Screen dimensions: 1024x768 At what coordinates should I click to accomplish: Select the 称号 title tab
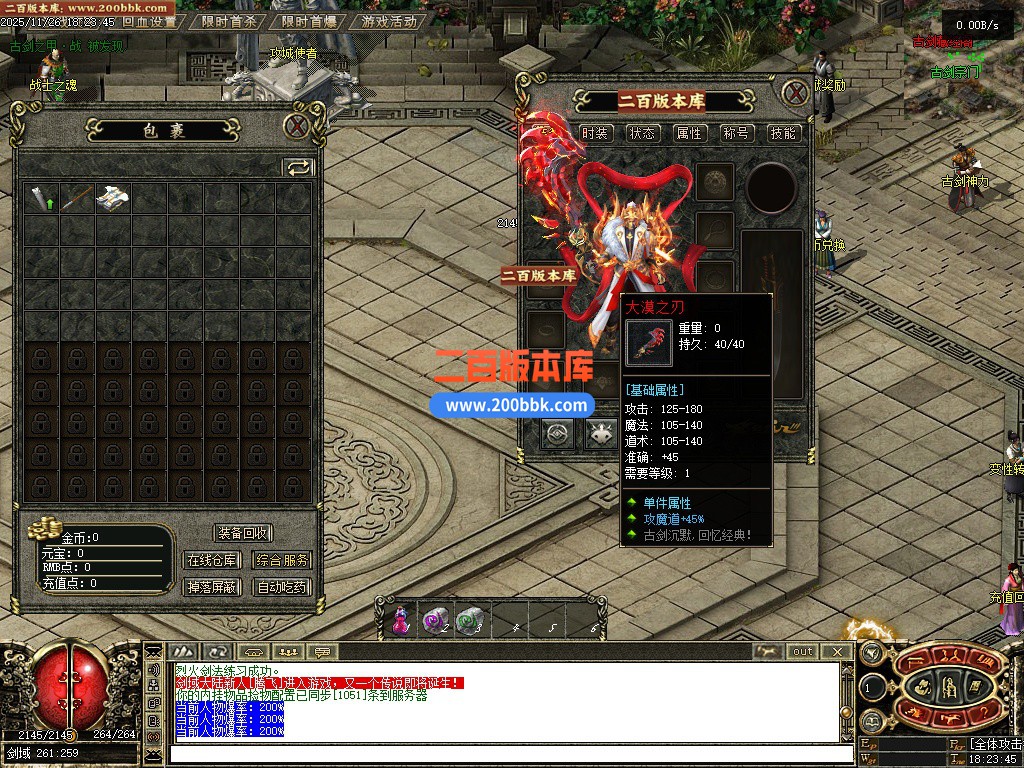(737, 133)
